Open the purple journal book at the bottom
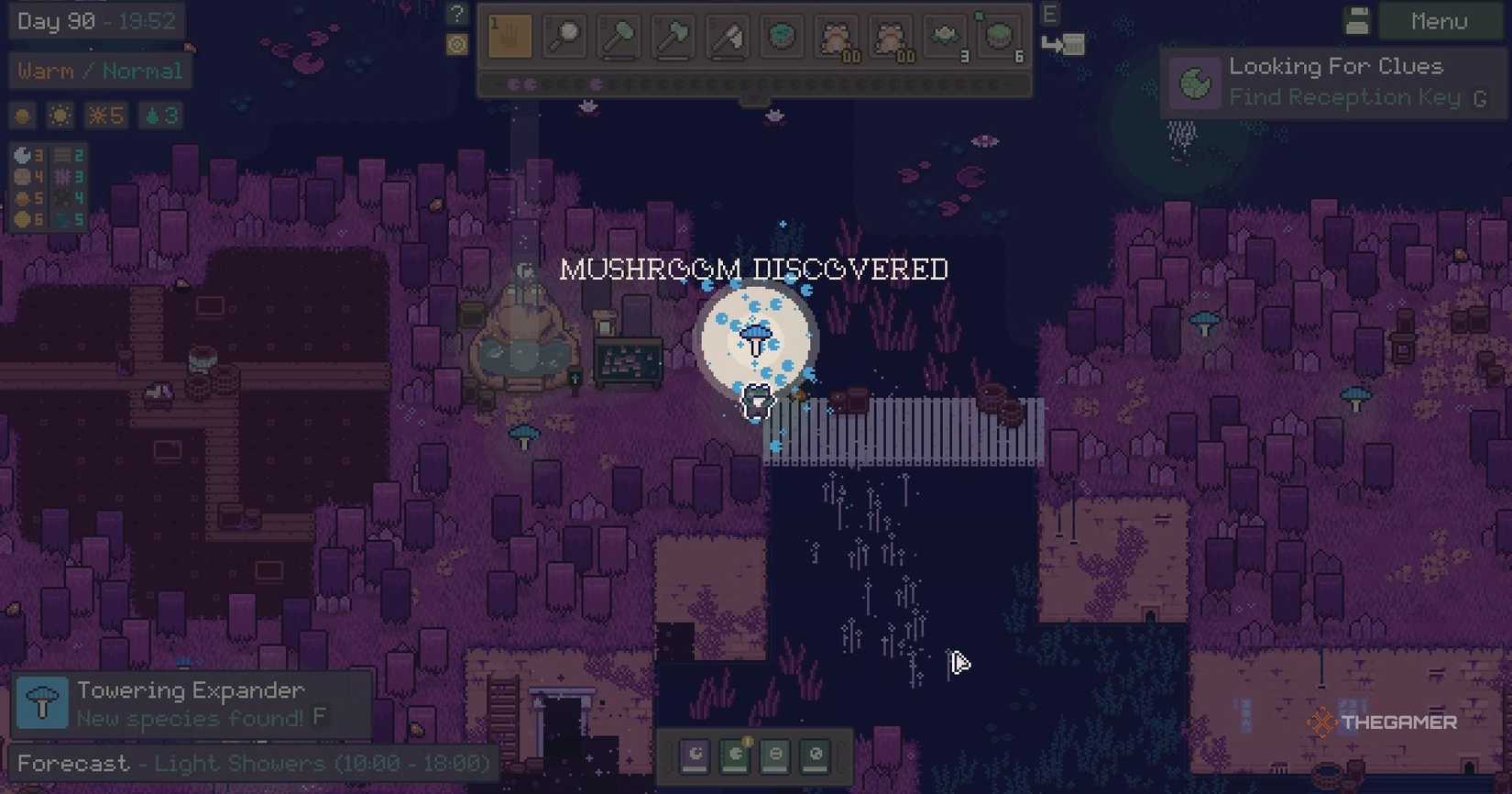Image resolution: width=1512 pixels, height=794 pixels. pos(694,755)
